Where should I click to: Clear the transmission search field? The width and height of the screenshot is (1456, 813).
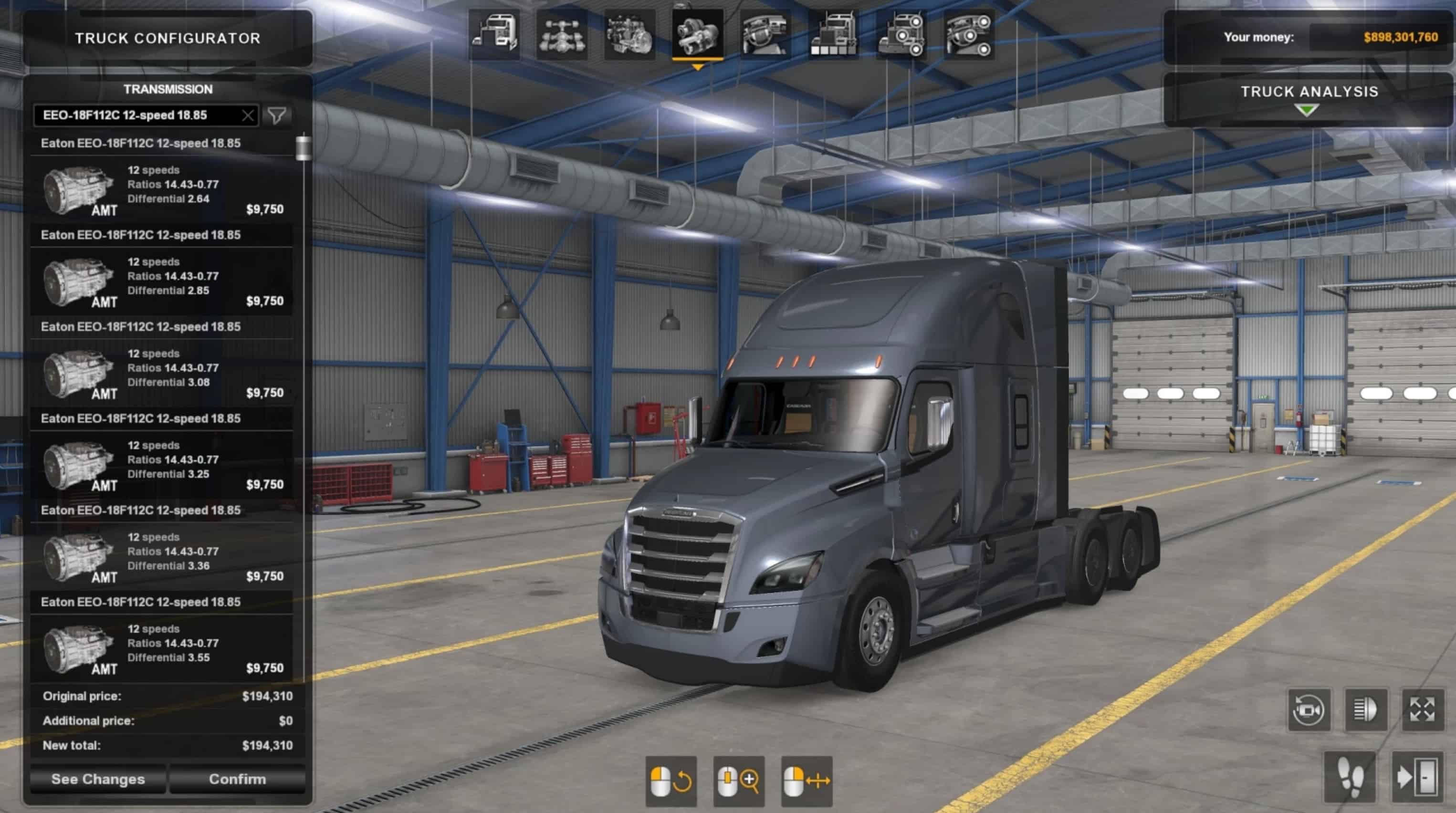tap(248, 116)
